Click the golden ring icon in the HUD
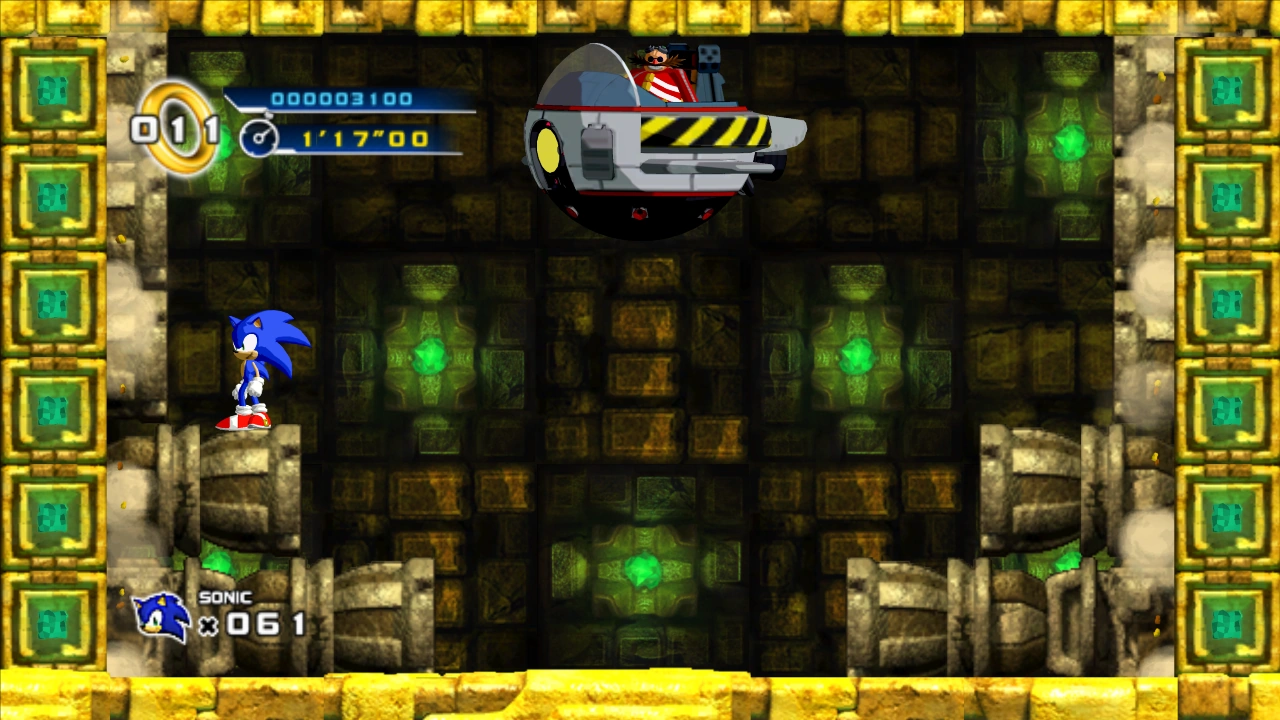1280x720 pixels. click(x=172, y=127)
